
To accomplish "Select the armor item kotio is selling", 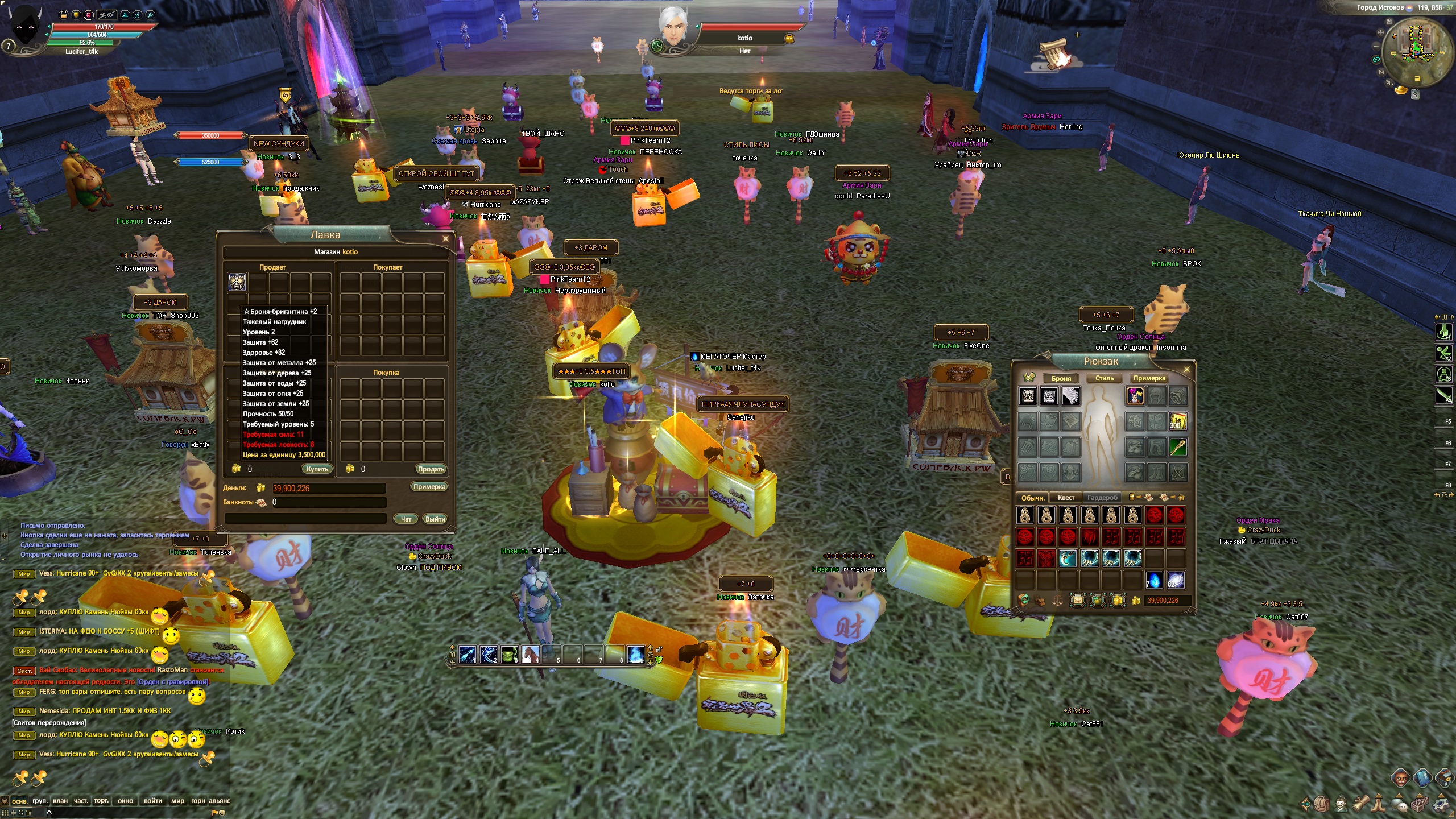I will (x=237, y=282).
